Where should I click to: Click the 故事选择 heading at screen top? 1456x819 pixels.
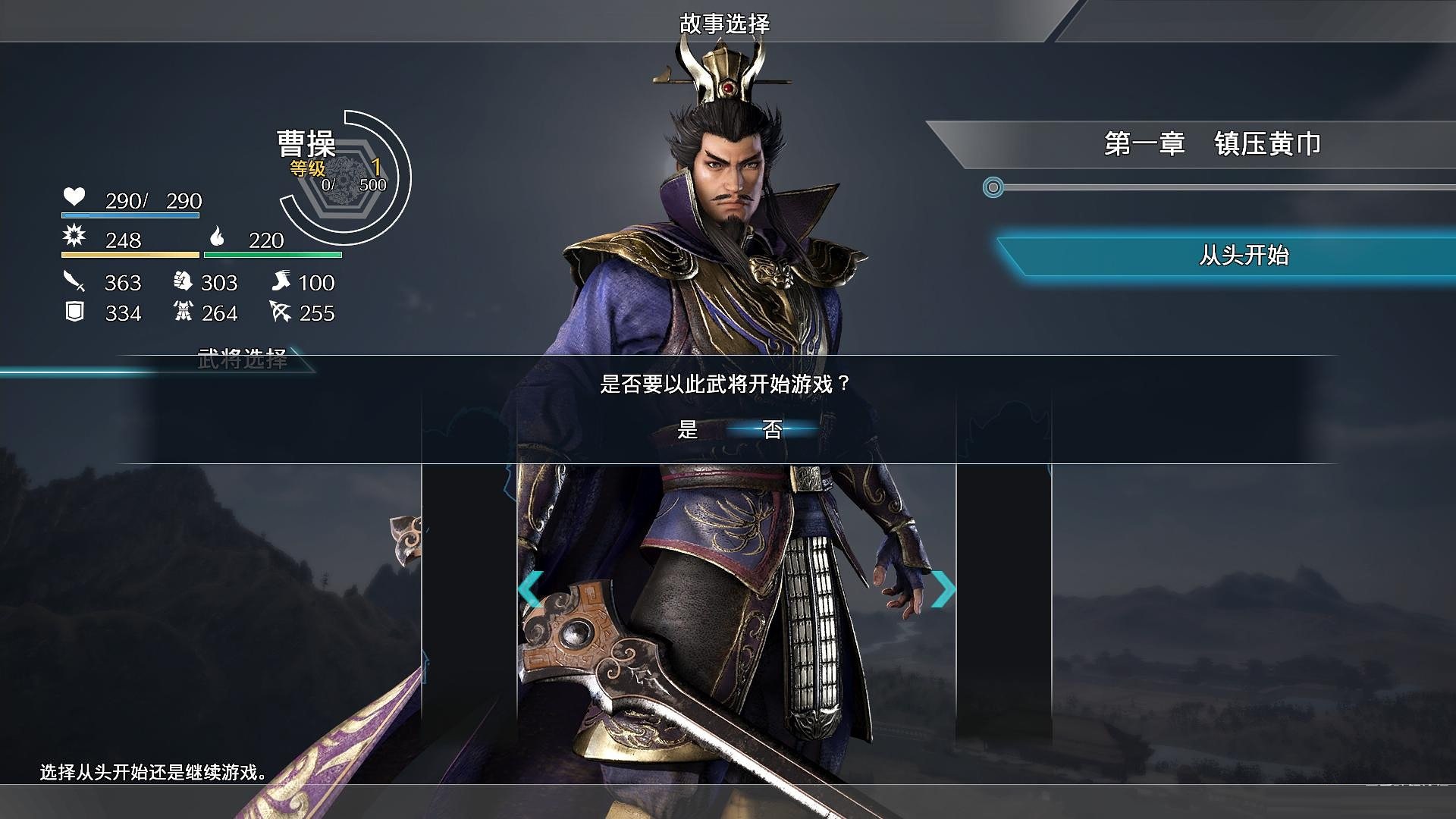726,23
